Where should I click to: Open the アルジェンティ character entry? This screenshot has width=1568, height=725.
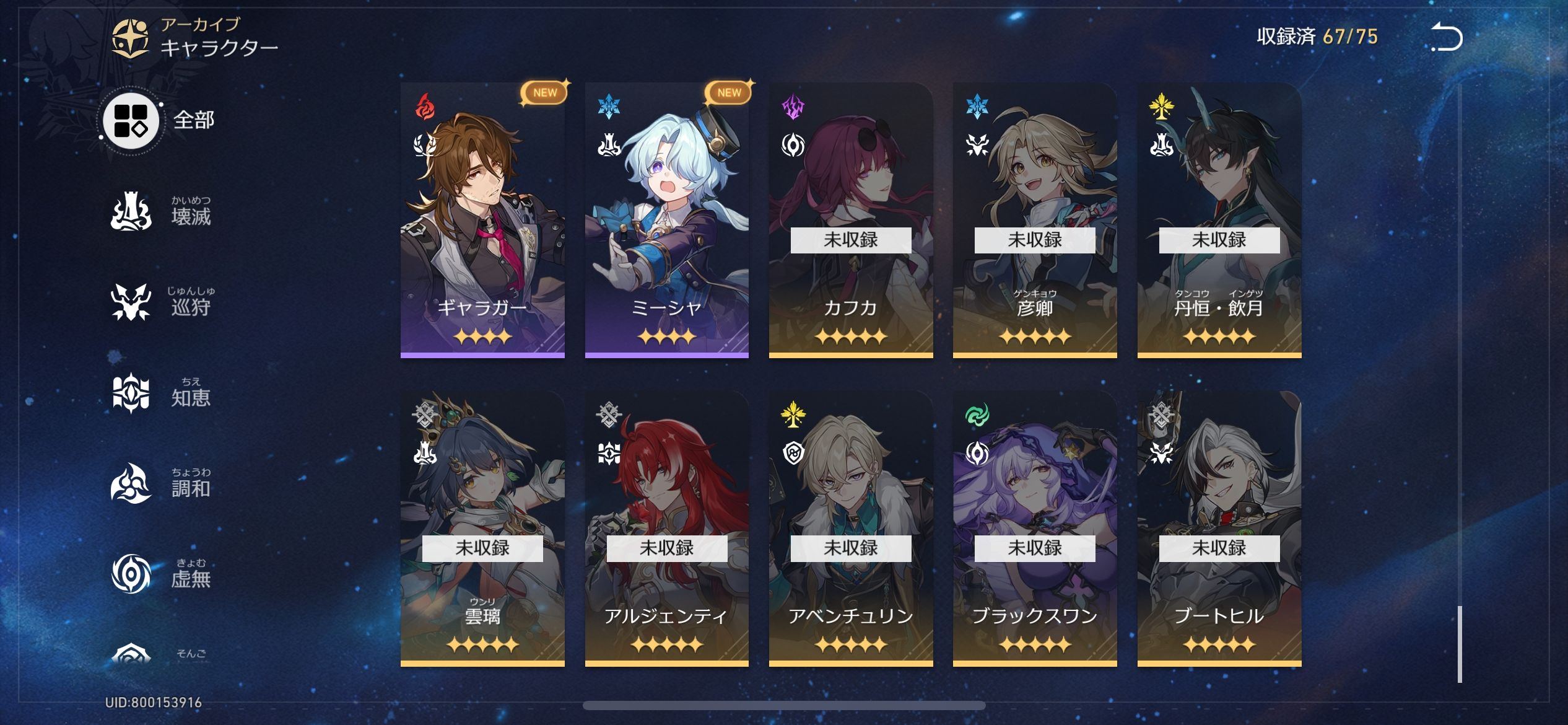[666, 528]
